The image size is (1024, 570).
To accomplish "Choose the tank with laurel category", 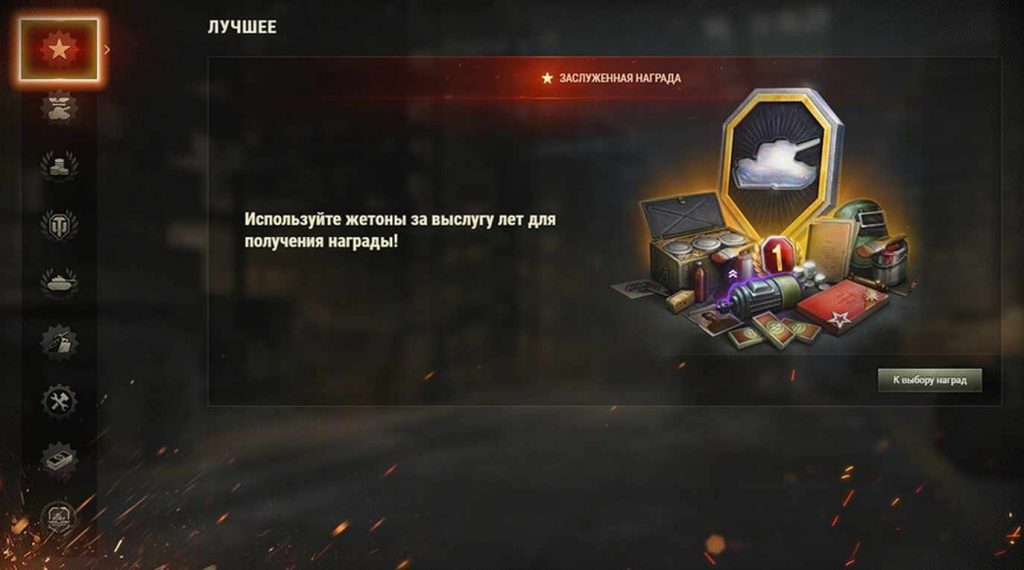I will click(x=59, y=282).
